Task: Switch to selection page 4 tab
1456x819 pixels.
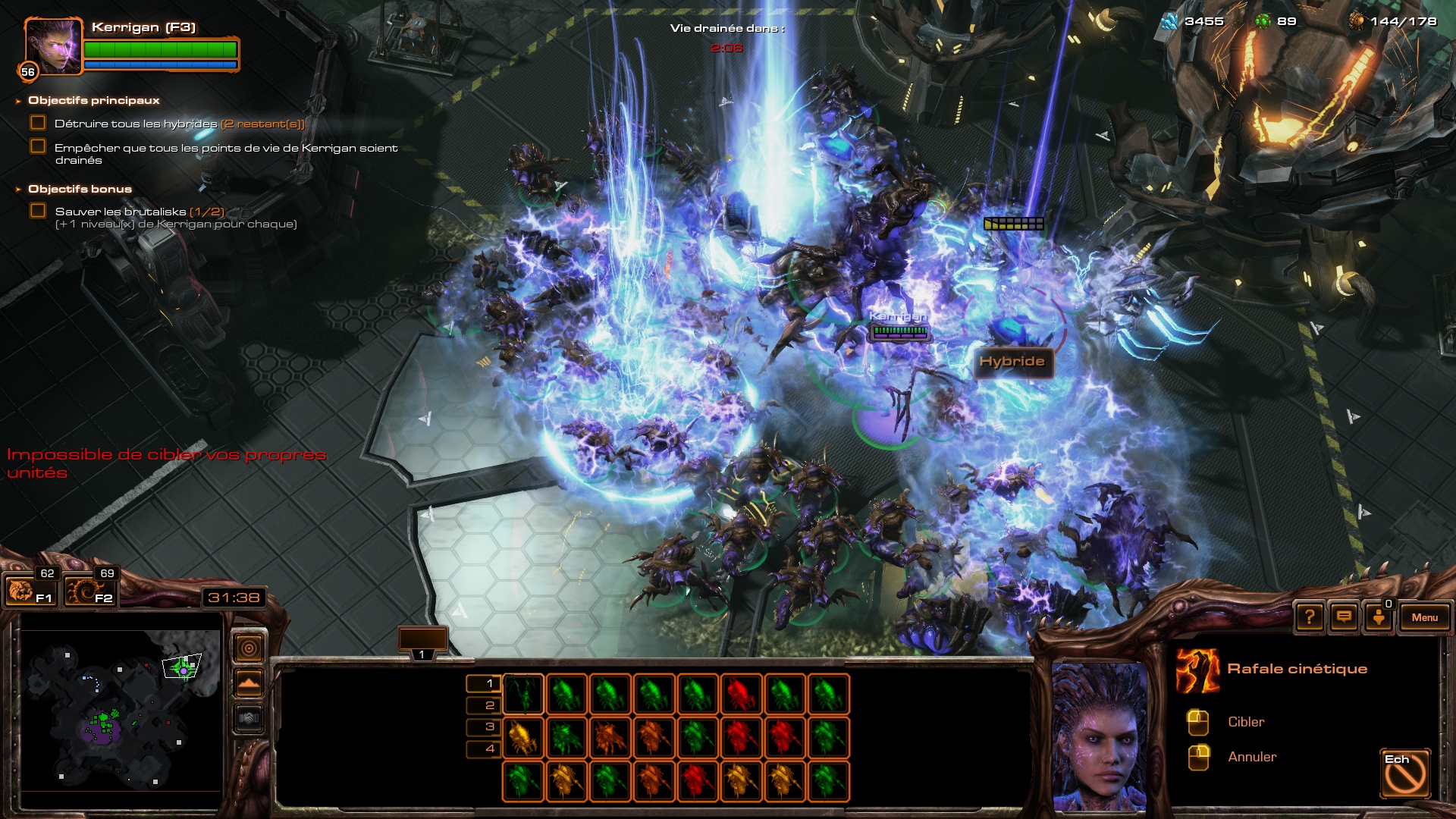Action: 483,748
